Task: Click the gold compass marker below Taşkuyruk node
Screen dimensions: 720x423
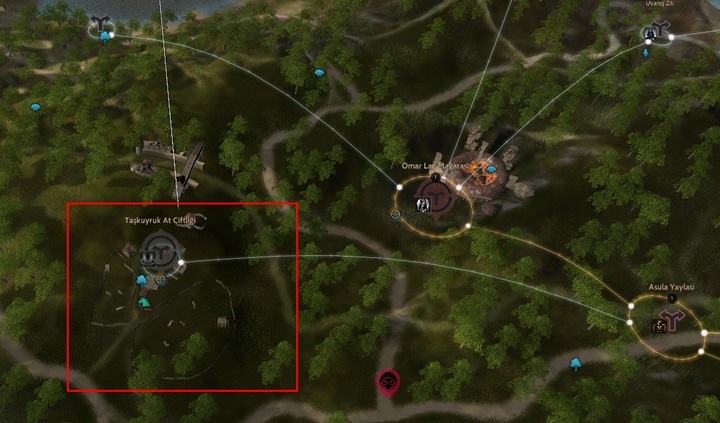Action: click(160, 280)
